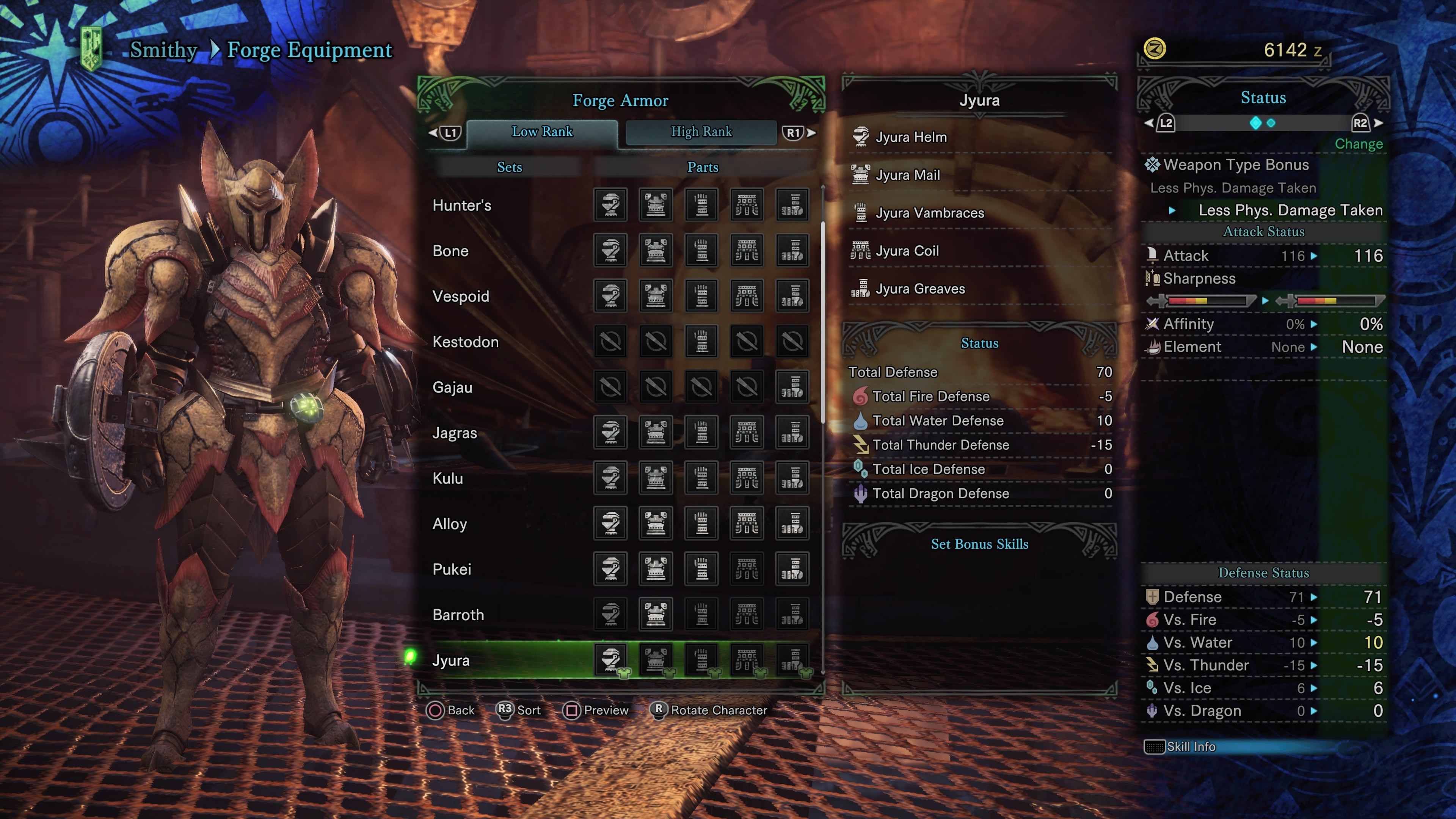Forge the Bone chest piece icon

click(656, 250)
